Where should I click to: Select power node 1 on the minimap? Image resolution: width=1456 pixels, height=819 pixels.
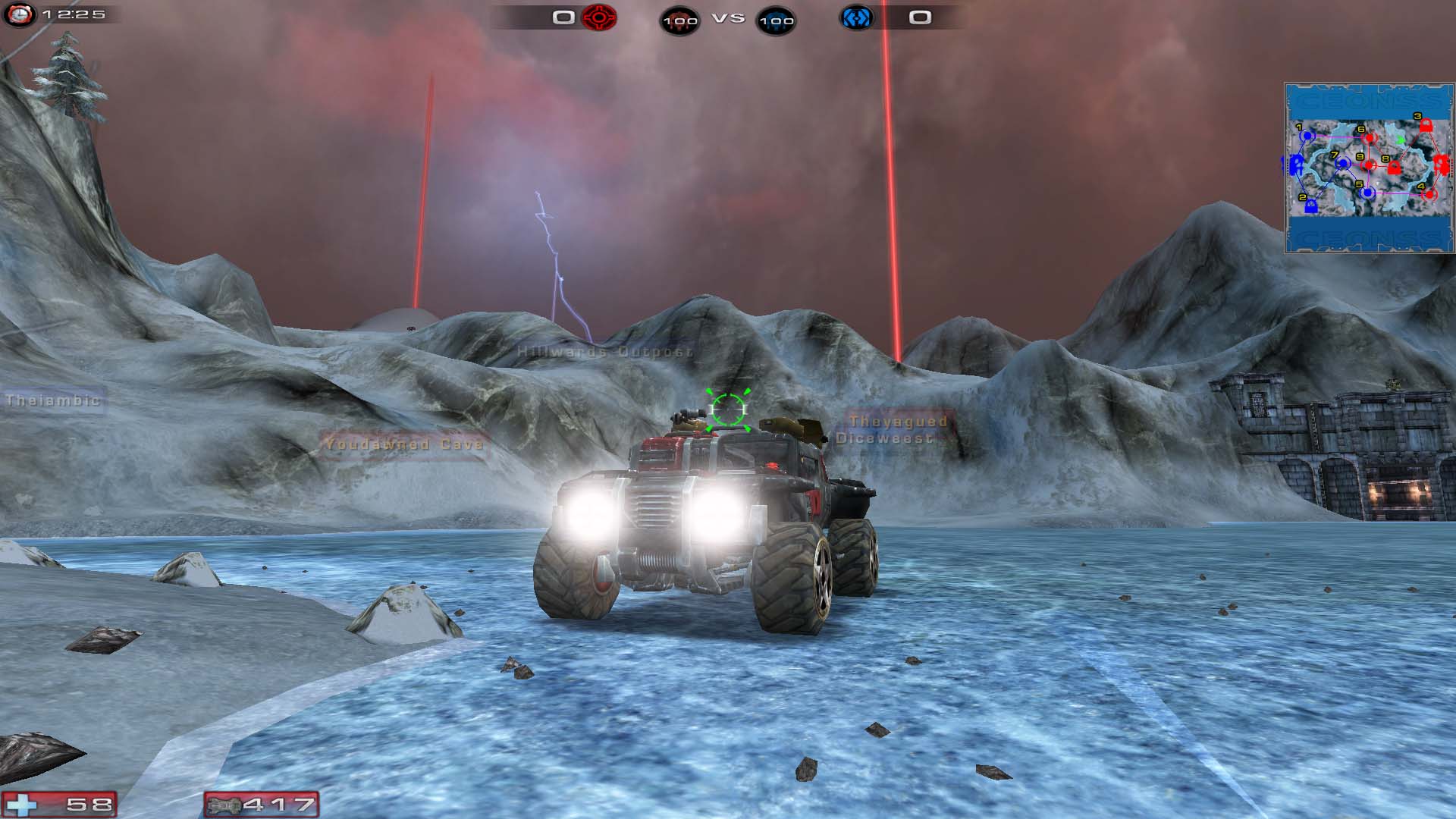coord(1307,136)
